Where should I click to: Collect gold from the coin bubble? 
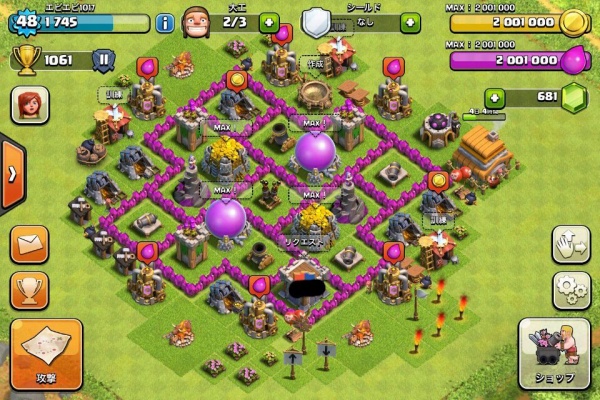click(x=239, y=77)
